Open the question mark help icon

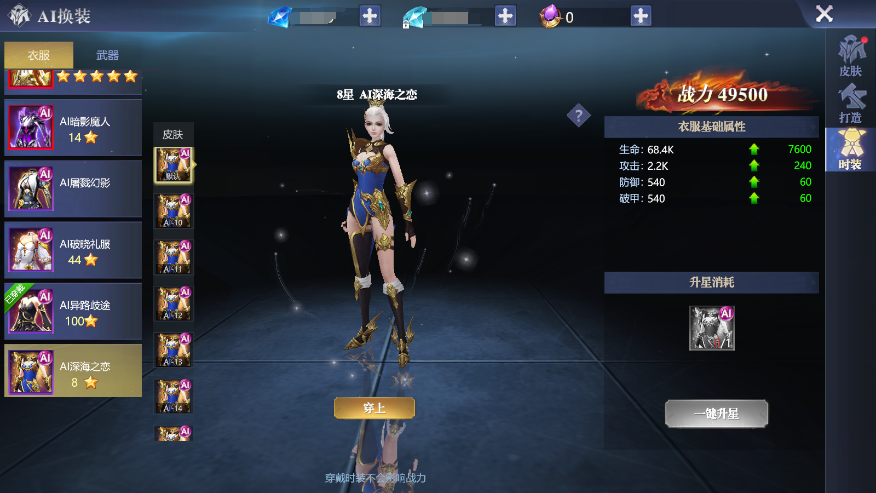click(579, 116)
